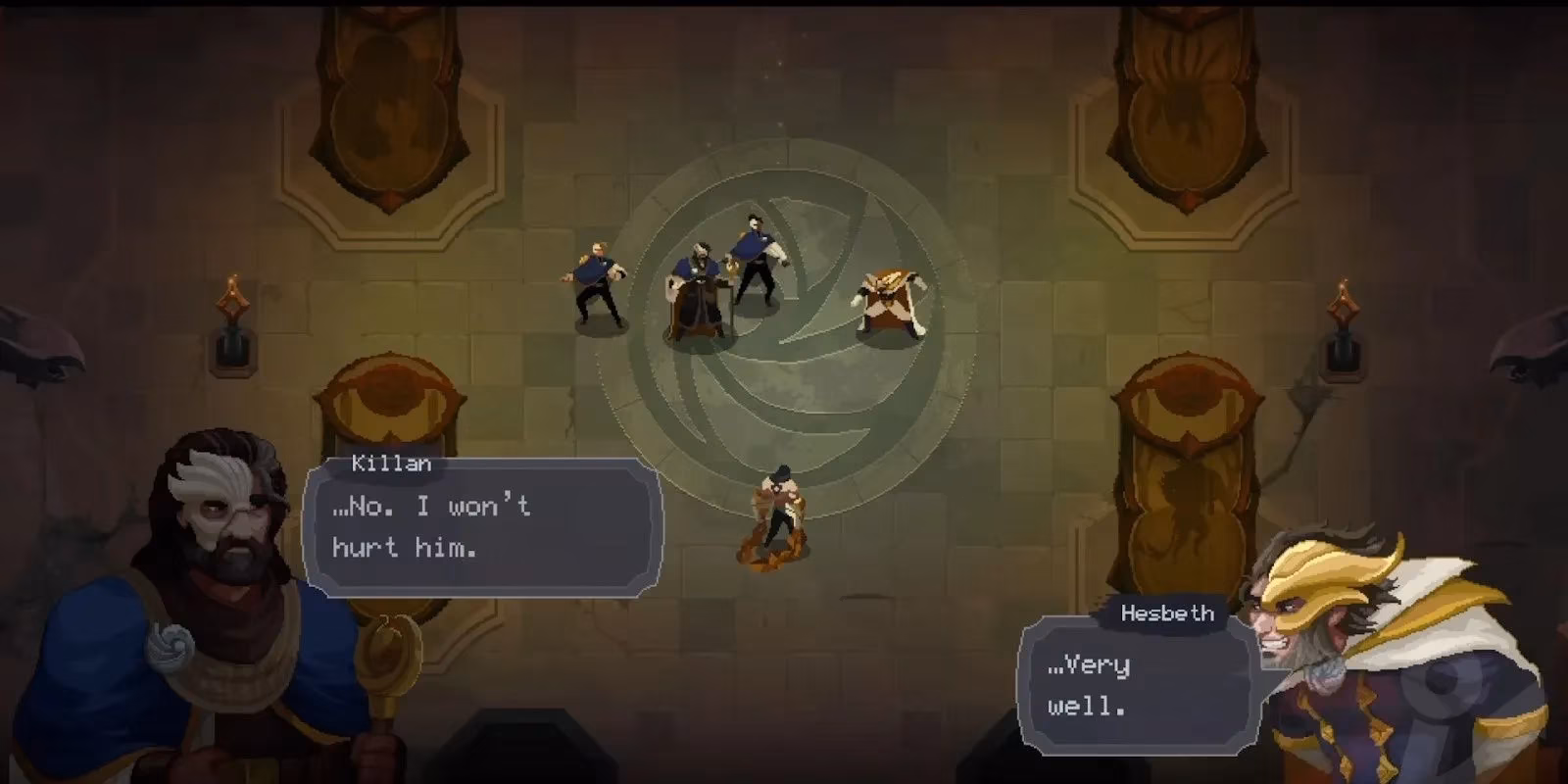The width and height of the screenshot is (1568, 784).
Task: Click the text "...No. I won't hurt him."
Action: [x=428, y=526]
